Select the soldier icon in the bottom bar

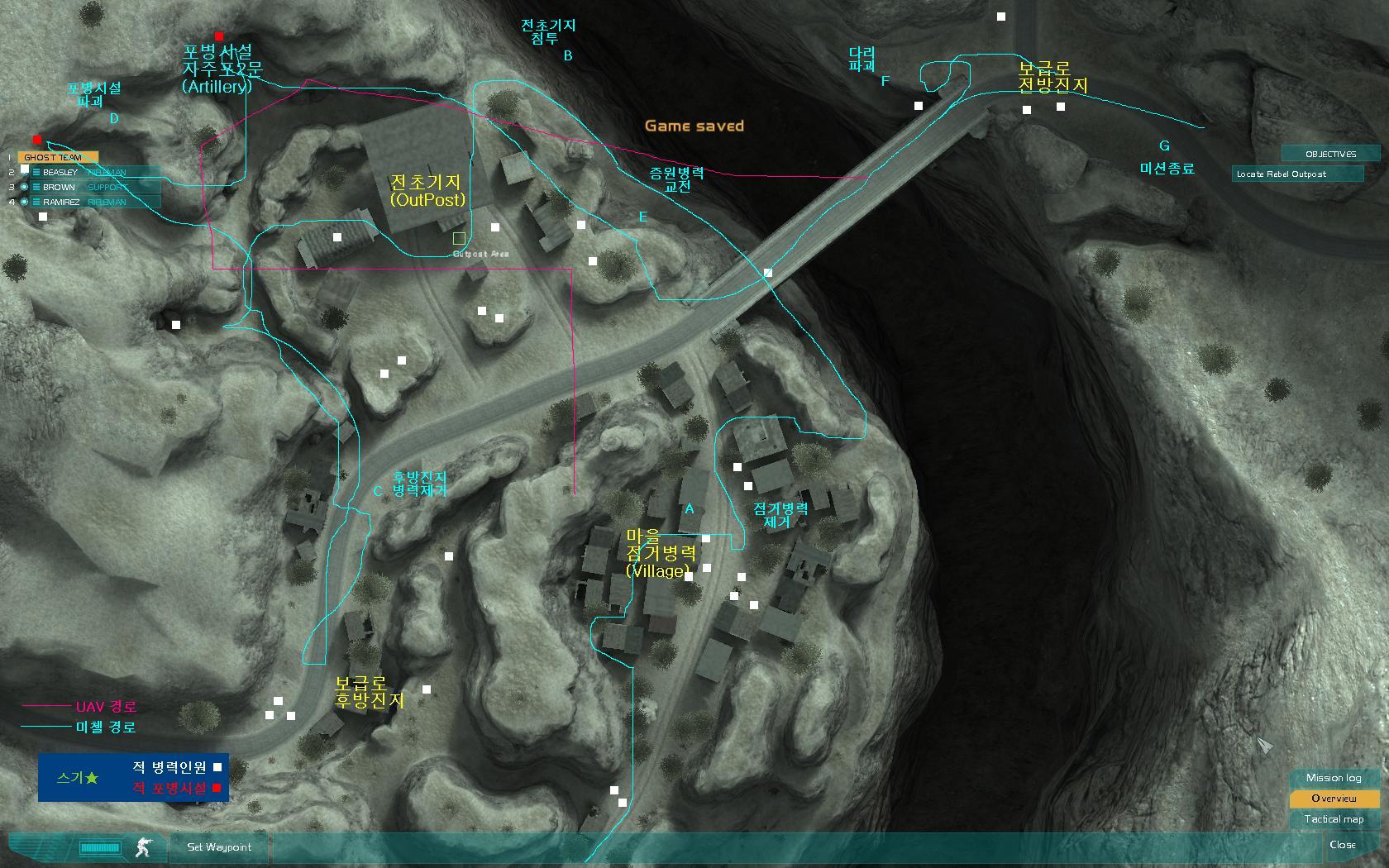tap(143, 847)
